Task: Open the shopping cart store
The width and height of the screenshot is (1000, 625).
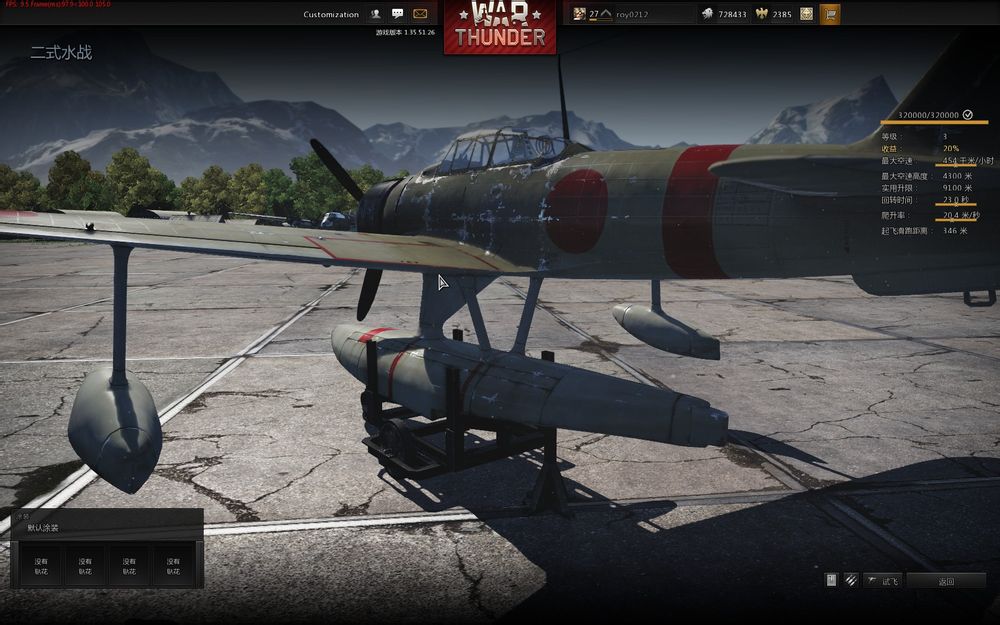Action: (x=830, y=14)
